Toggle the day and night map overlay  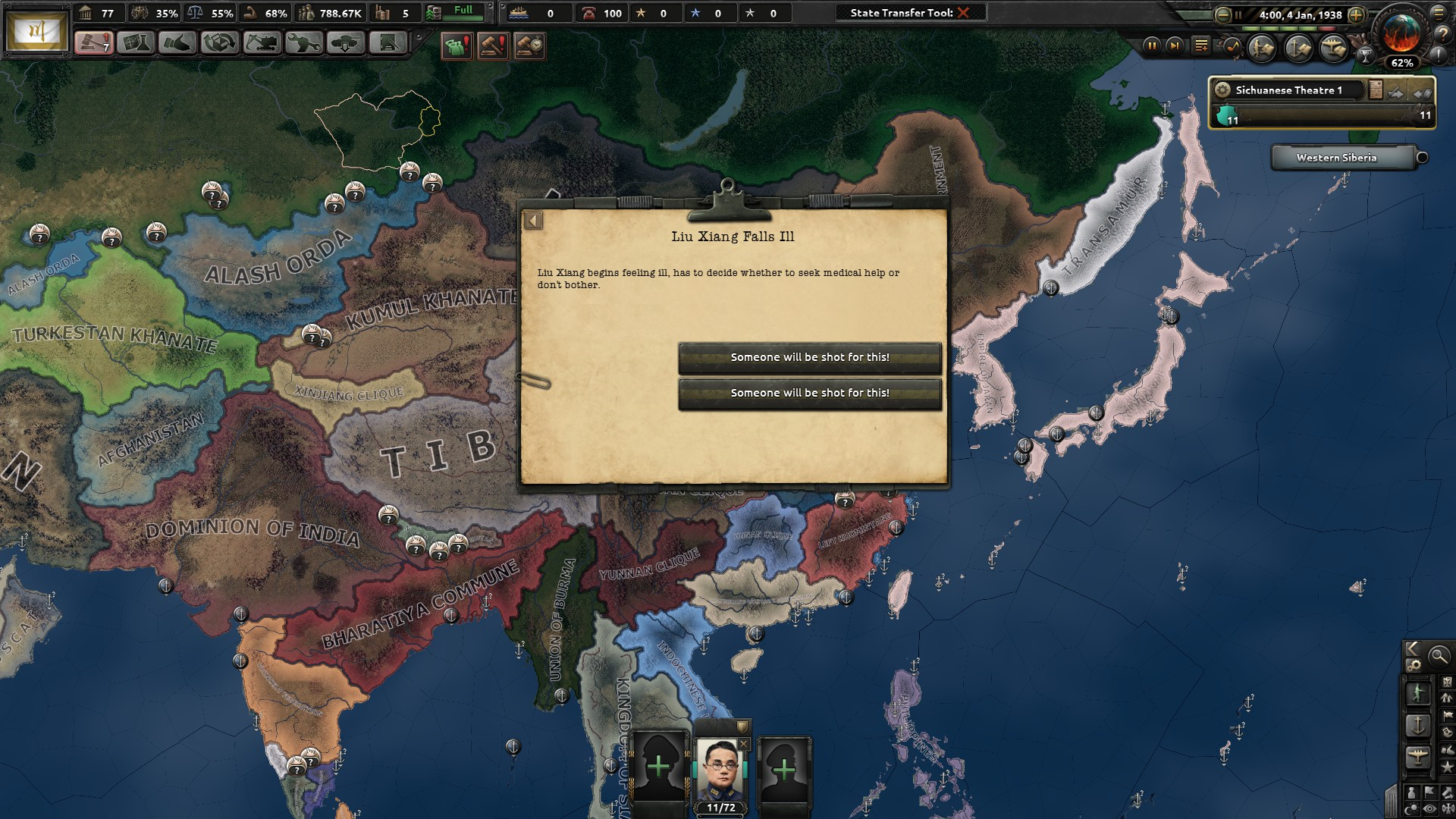[x=1410, y=807]
